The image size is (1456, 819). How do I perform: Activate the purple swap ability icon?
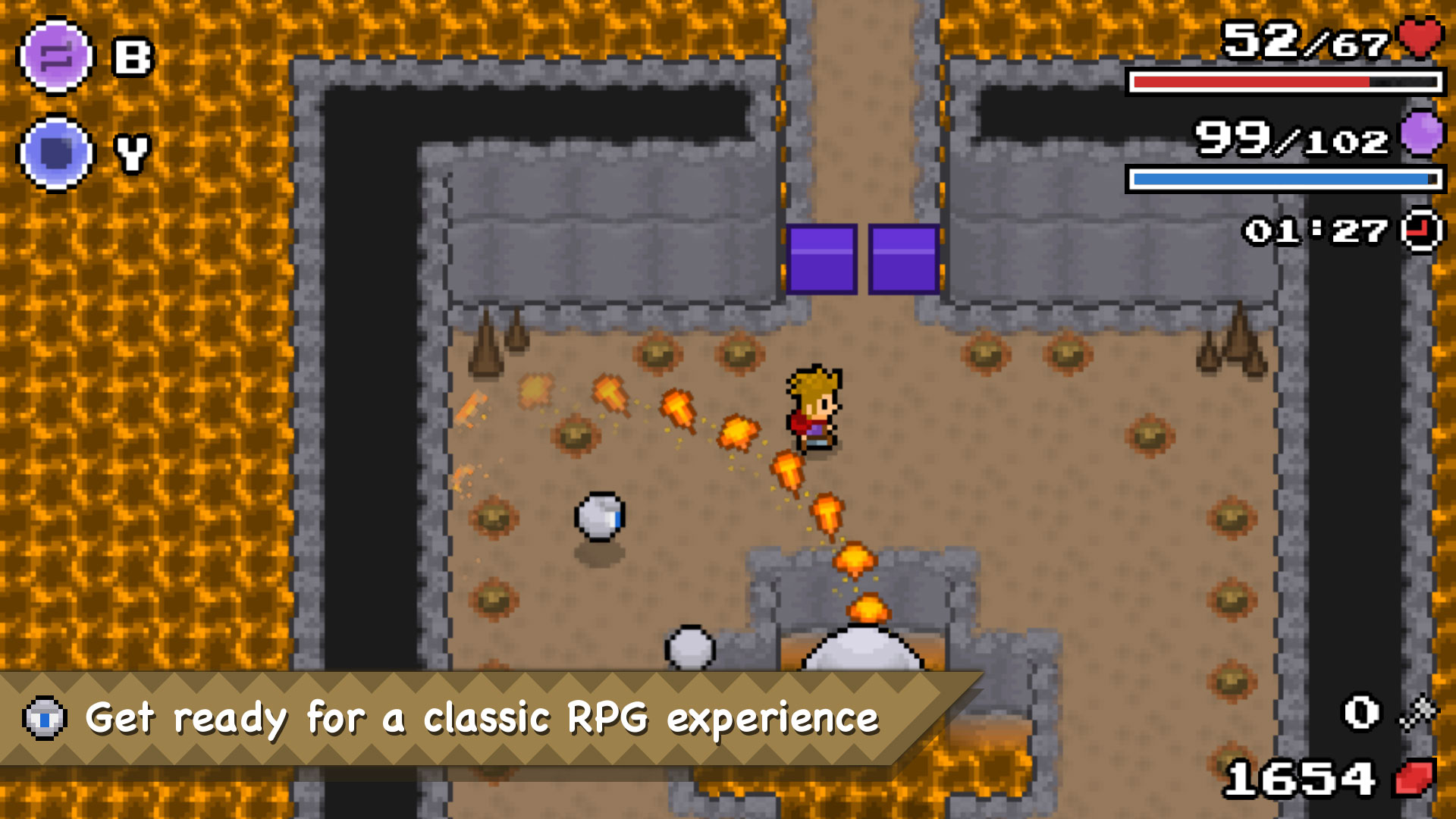55,57
